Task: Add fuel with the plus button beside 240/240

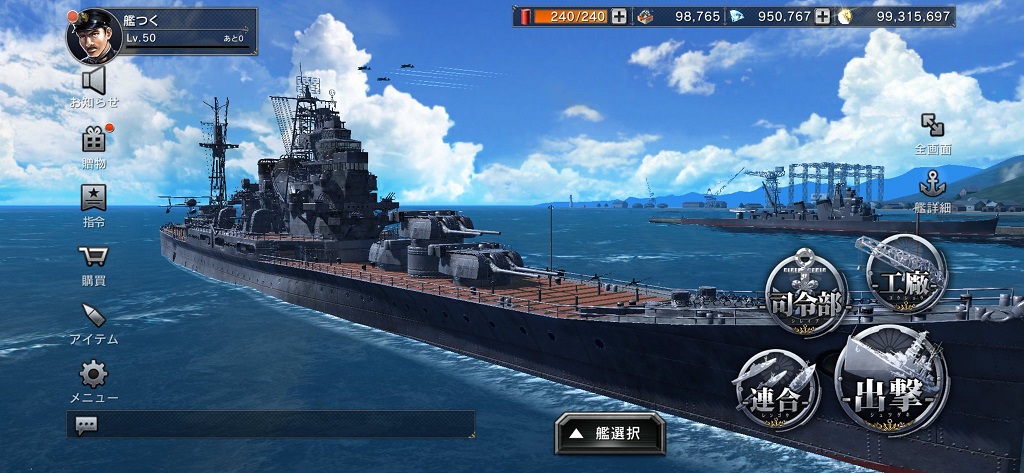Action: (620, 16)
